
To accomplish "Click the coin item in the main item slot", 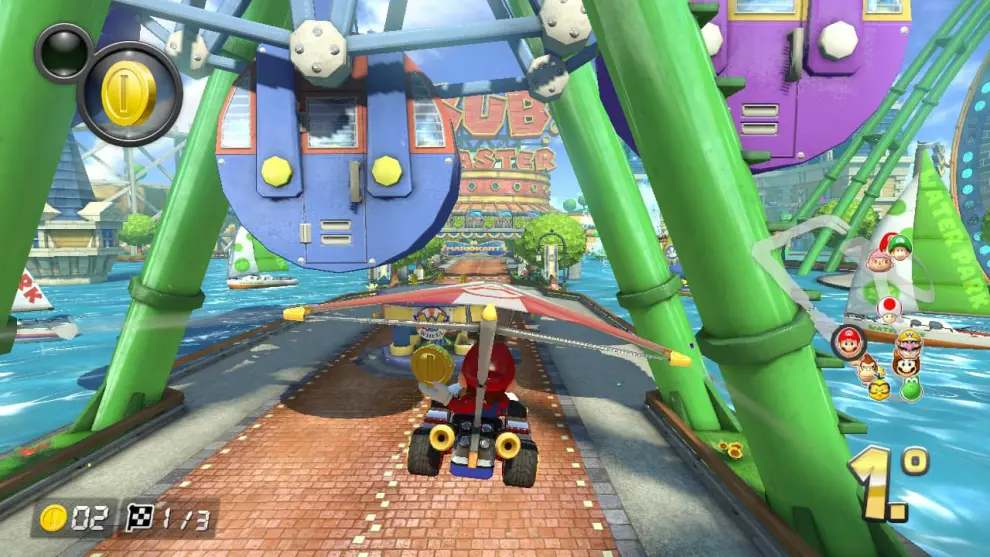I will [129, 94].
